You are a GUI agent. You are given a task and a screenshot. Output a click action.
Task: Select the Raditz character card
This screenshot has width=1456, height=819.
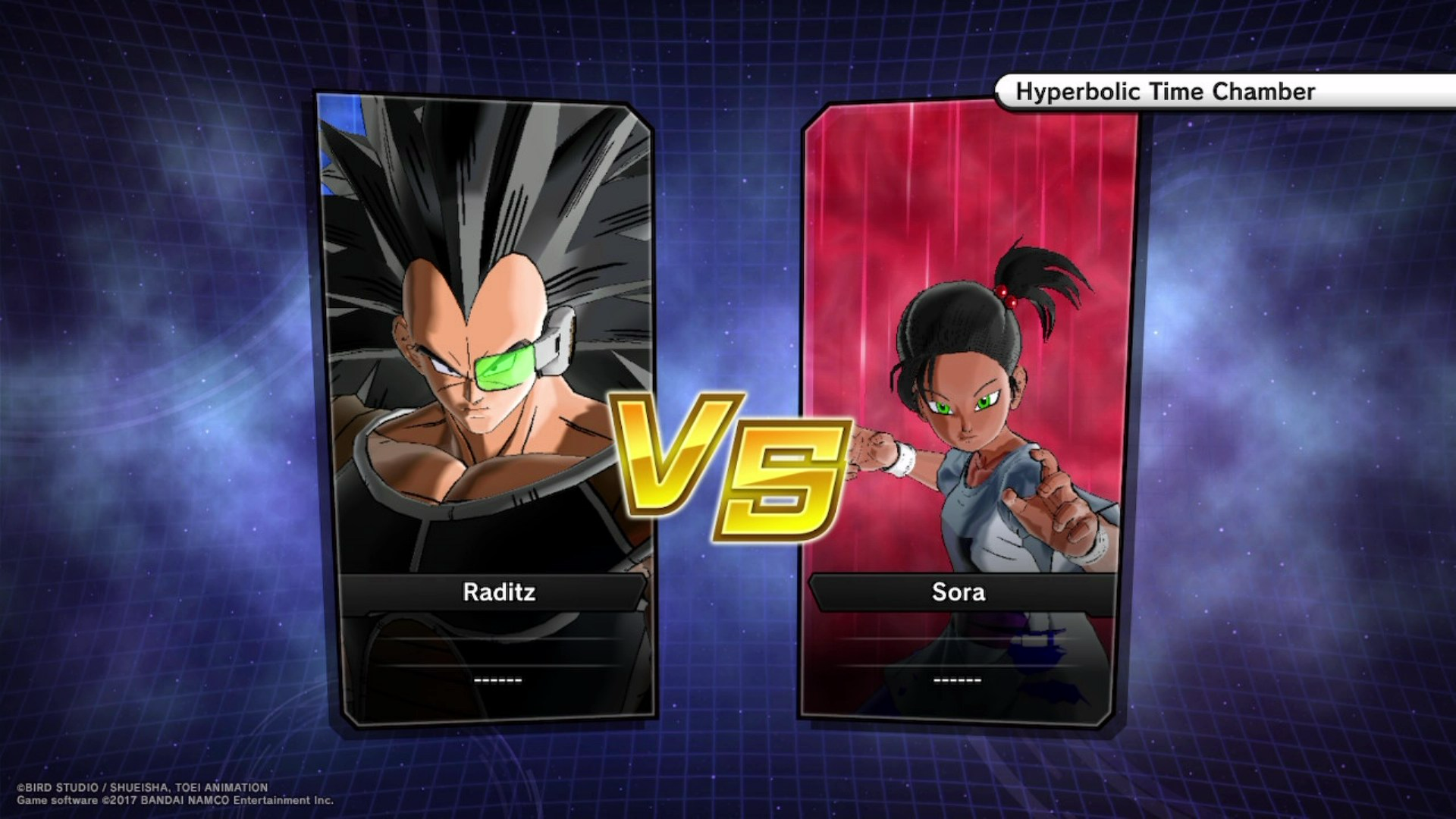487,409
